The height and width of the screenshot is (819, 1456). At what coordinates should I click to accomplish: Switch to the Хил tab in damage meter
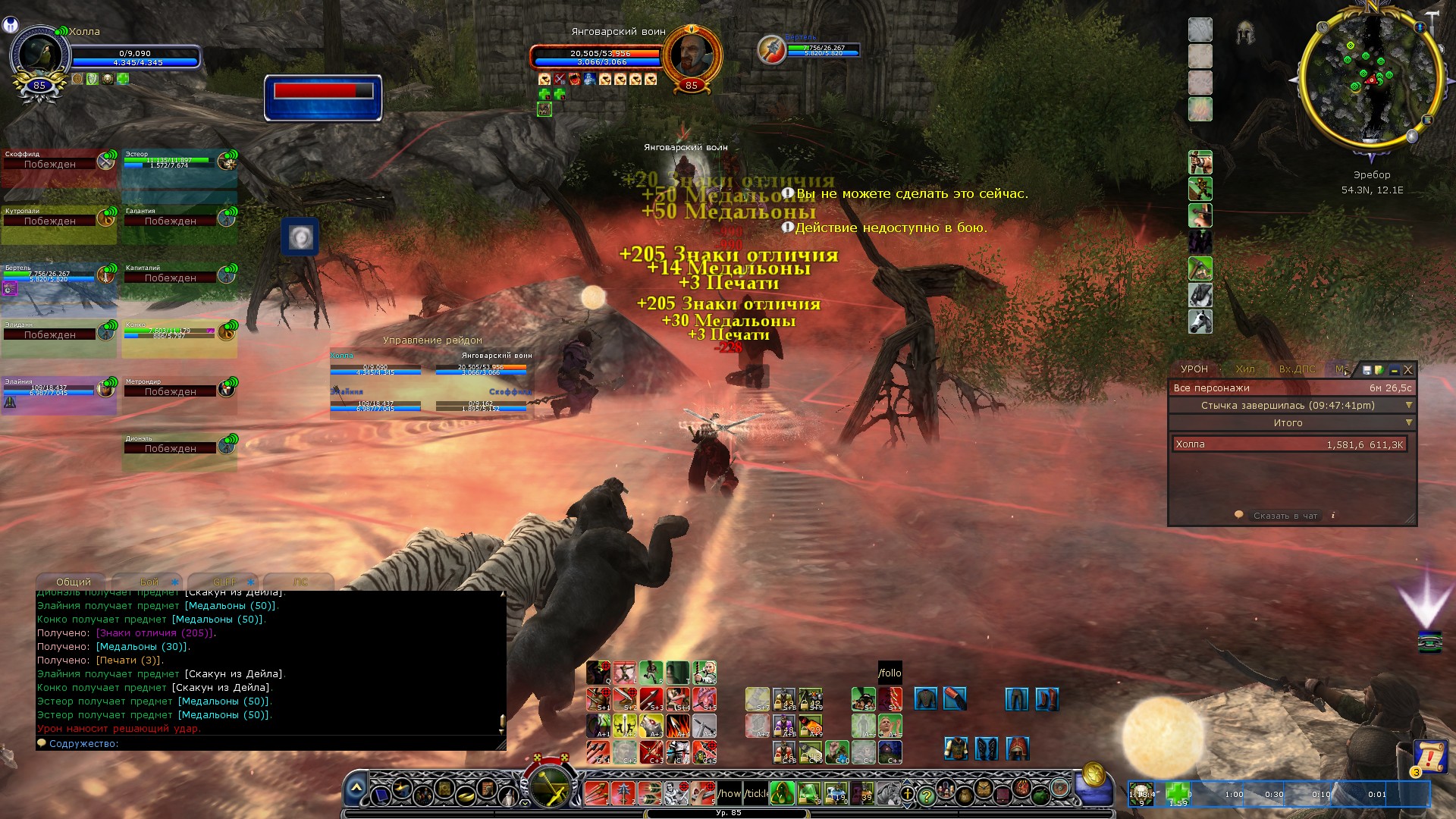point(1245,369)
